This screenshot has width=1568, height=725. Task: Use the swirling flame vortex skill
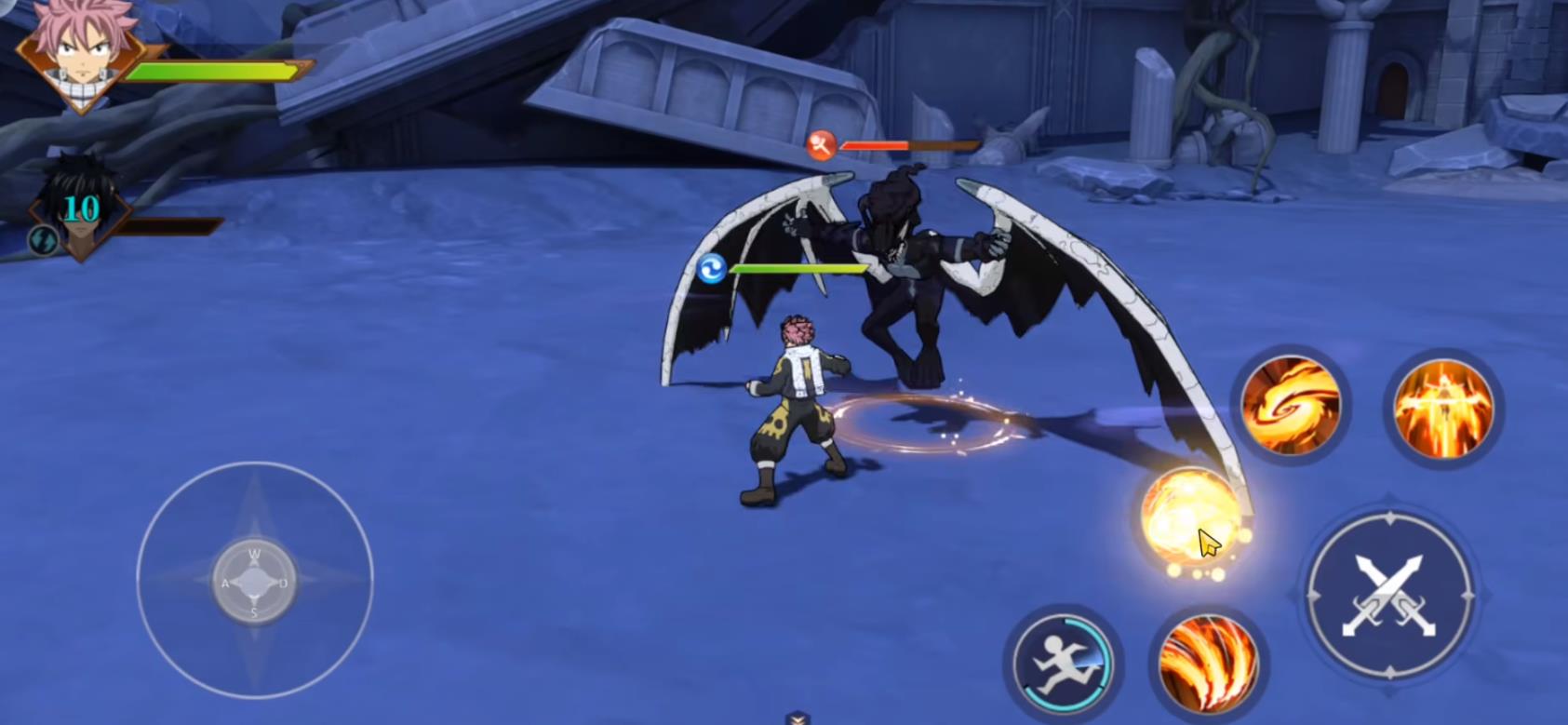point(1291,406)
